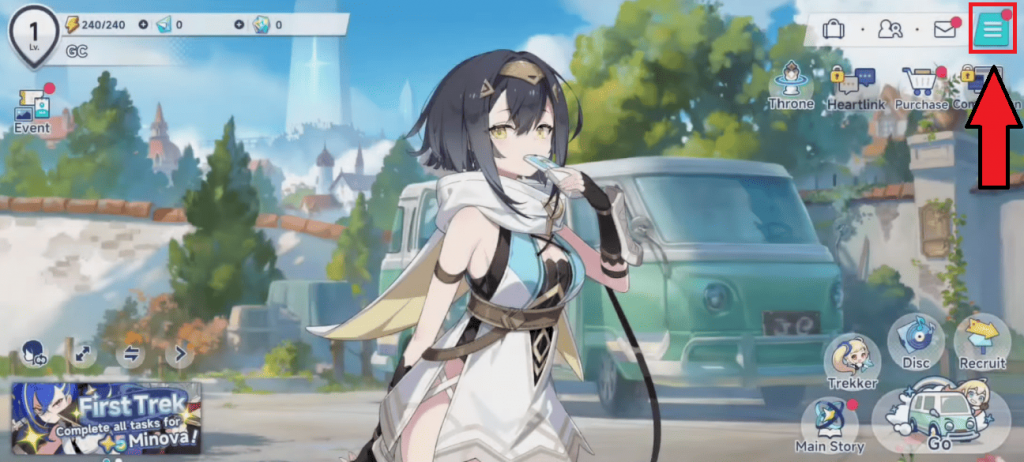
Task: Open the mail envelope inbox
Action: [944, 29]
